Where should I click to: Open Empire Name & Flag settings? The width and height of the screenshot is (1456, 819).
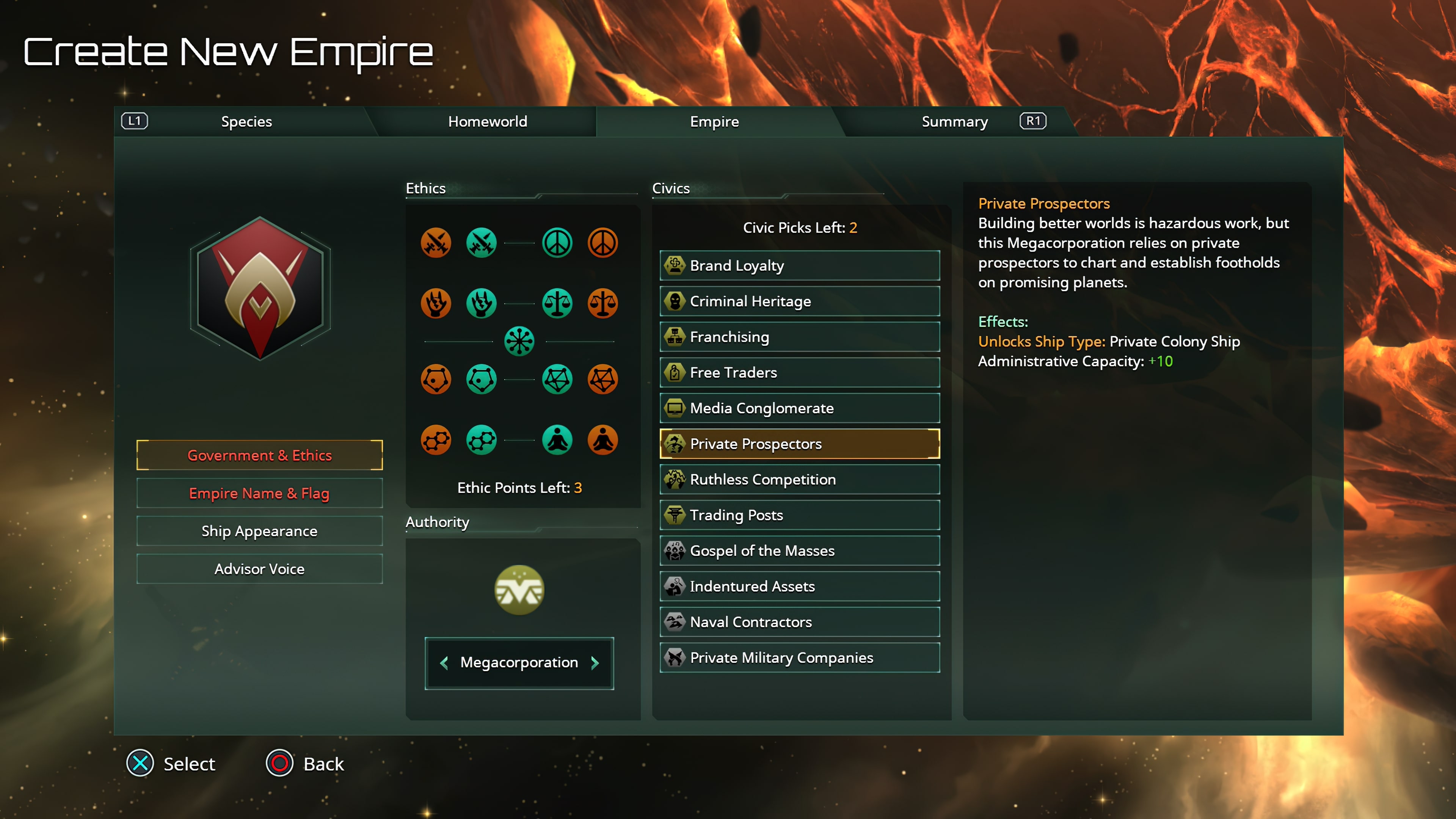pos(259,493)
